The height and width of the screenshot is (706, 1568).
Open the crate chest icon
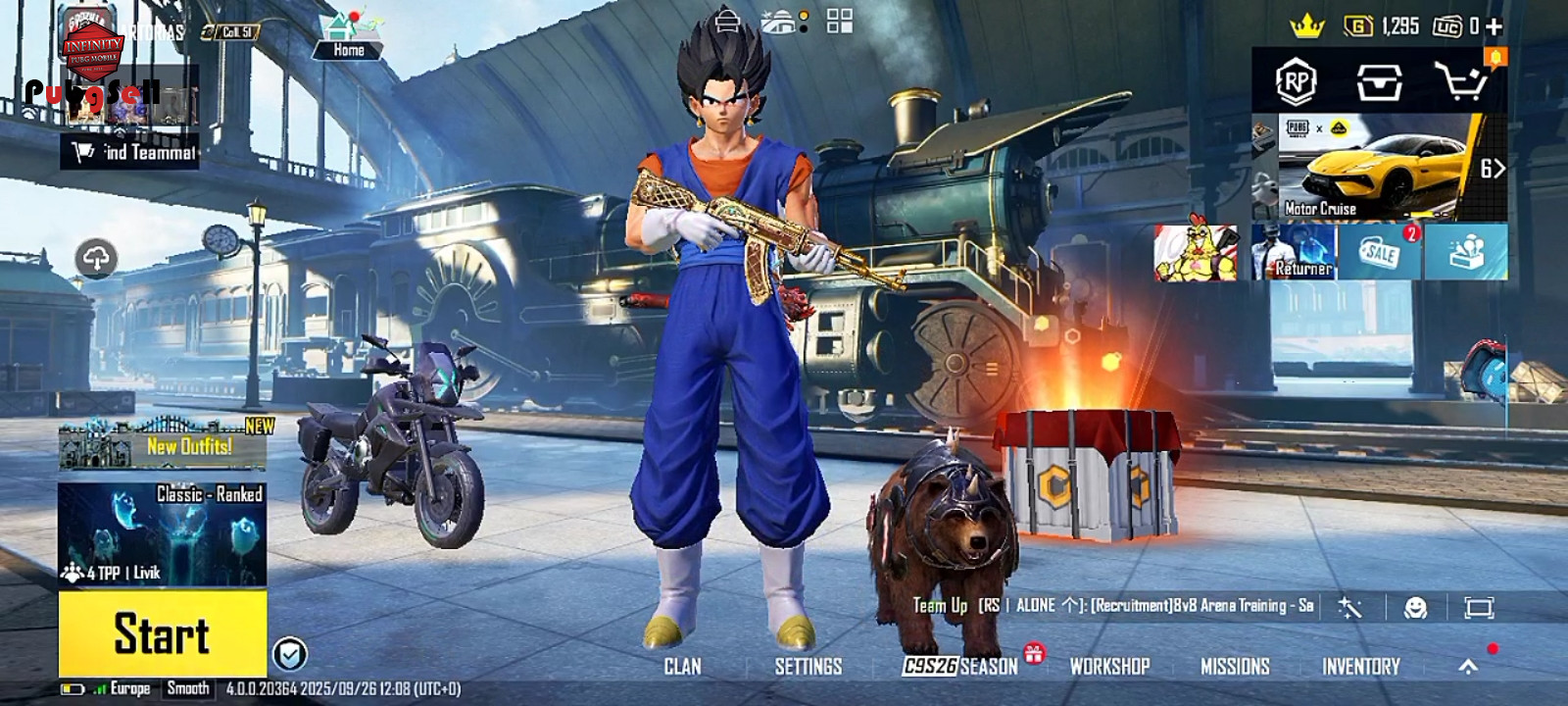coord(1379,82)
